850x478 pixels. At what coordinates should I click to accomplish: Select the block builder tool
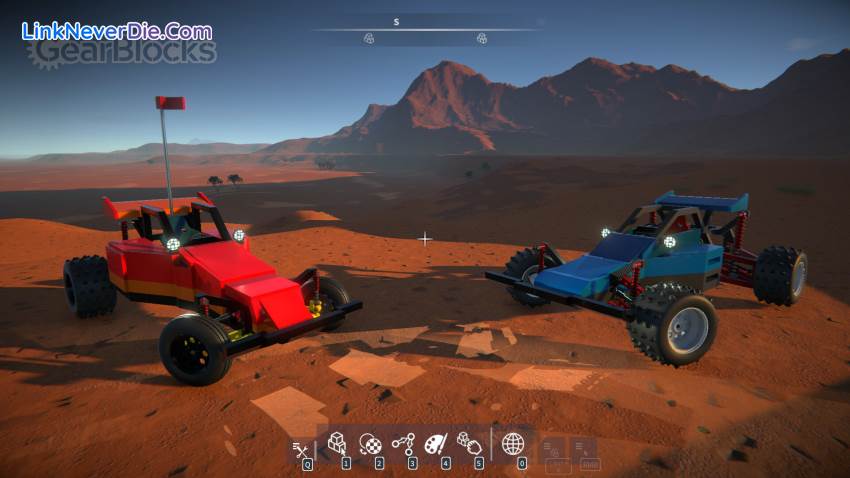click(338, 443)
